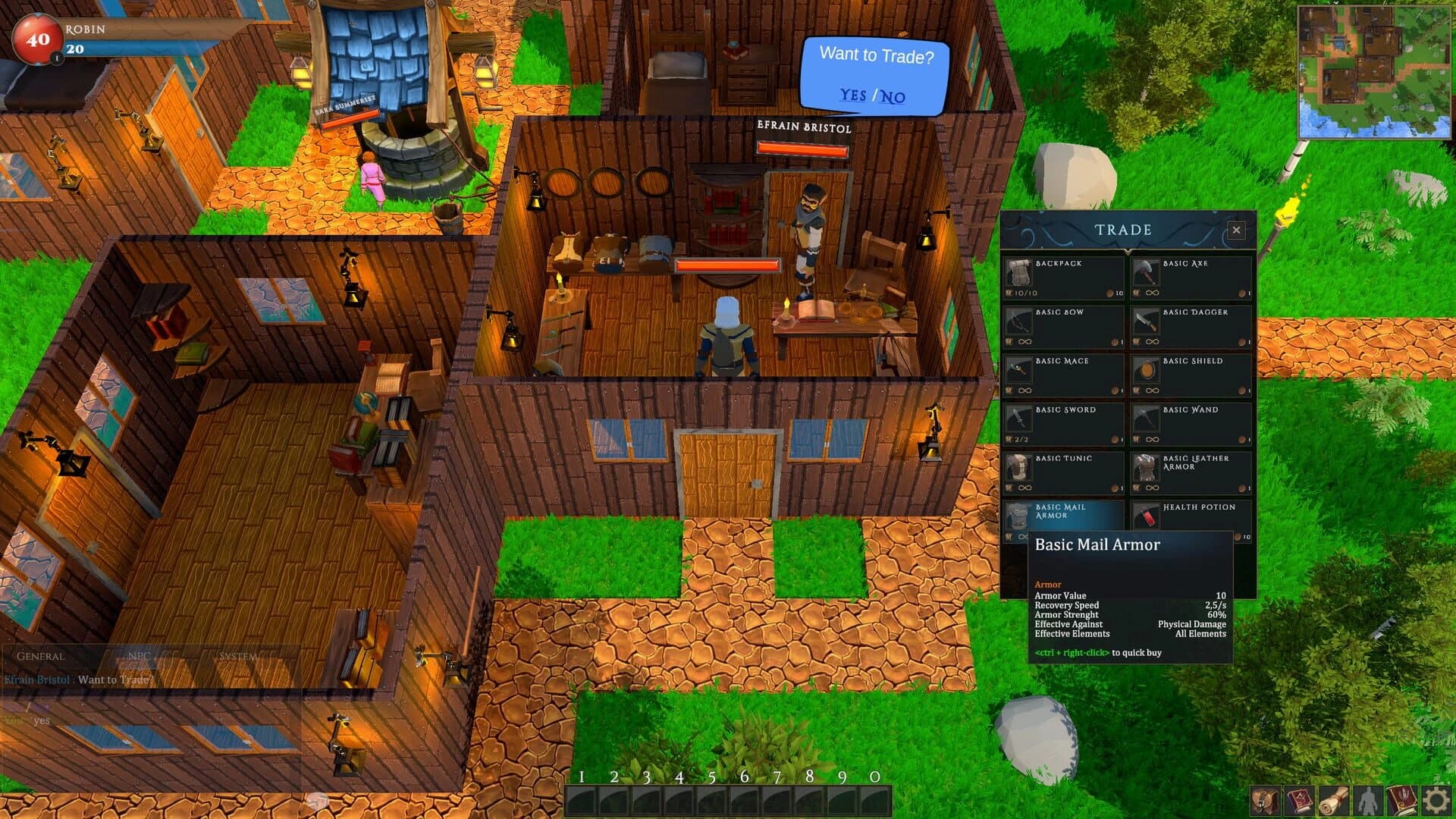Image resolution: width=1456 pixels, height=819 pixels.
Task: Close the Trade window
Action: pos(1236,230)
